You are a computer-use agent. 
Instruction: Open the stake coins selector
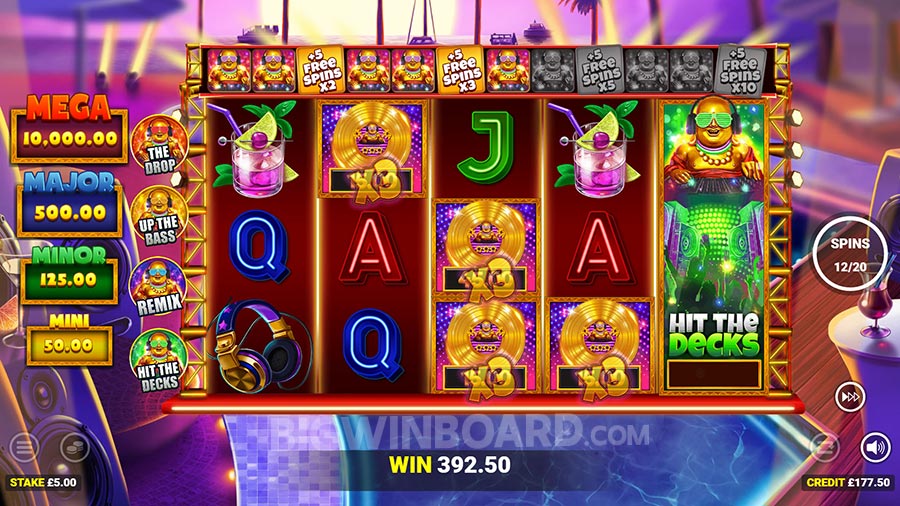point(74,447)
